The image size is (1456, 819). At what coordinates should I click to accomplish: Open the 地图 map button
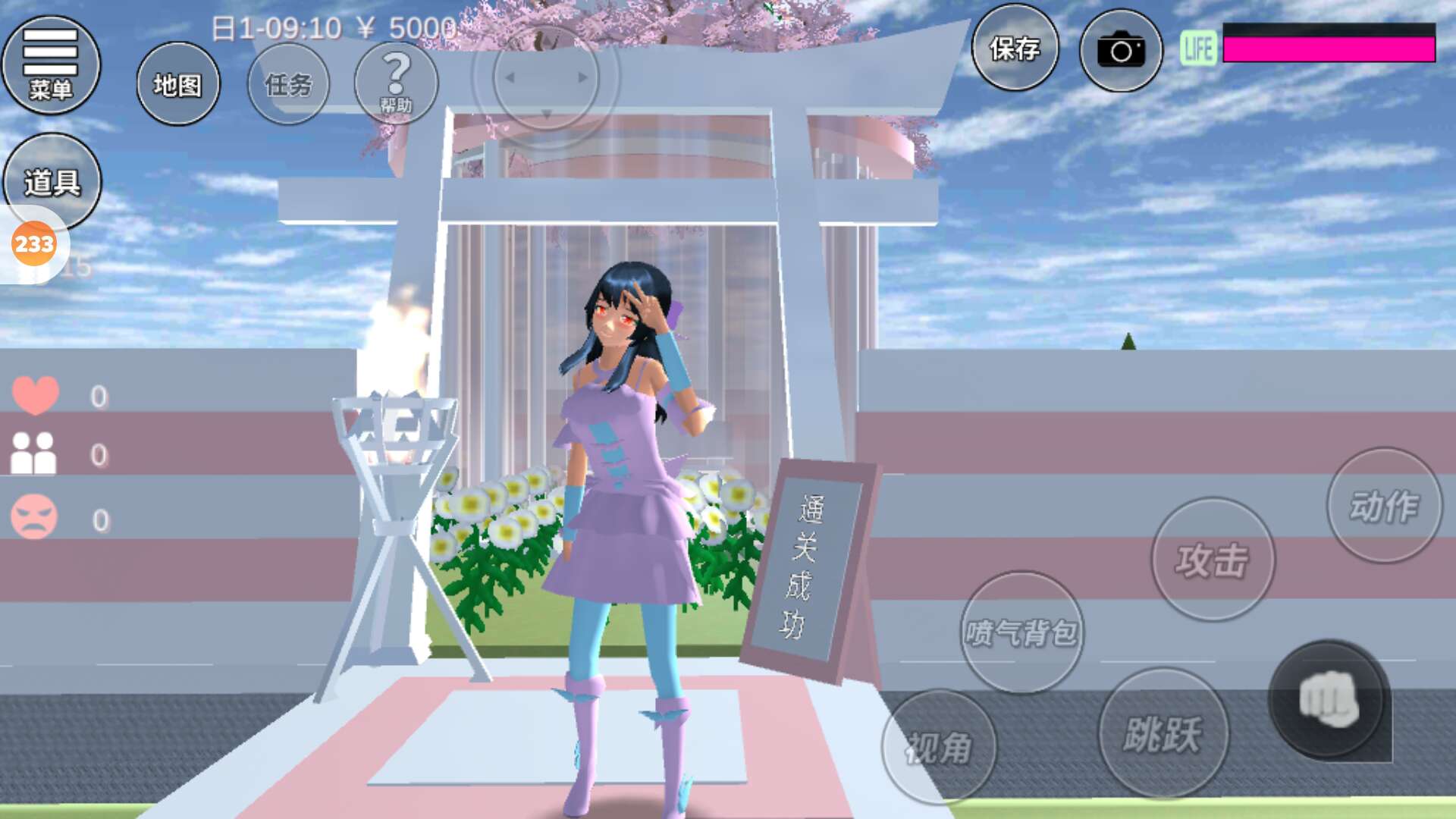tap(178, 84)
